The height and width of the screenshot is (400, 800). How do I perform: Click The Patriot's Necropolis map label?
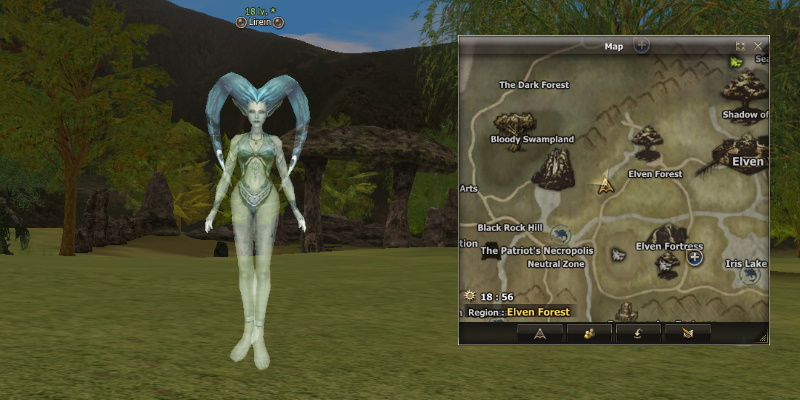537,251
